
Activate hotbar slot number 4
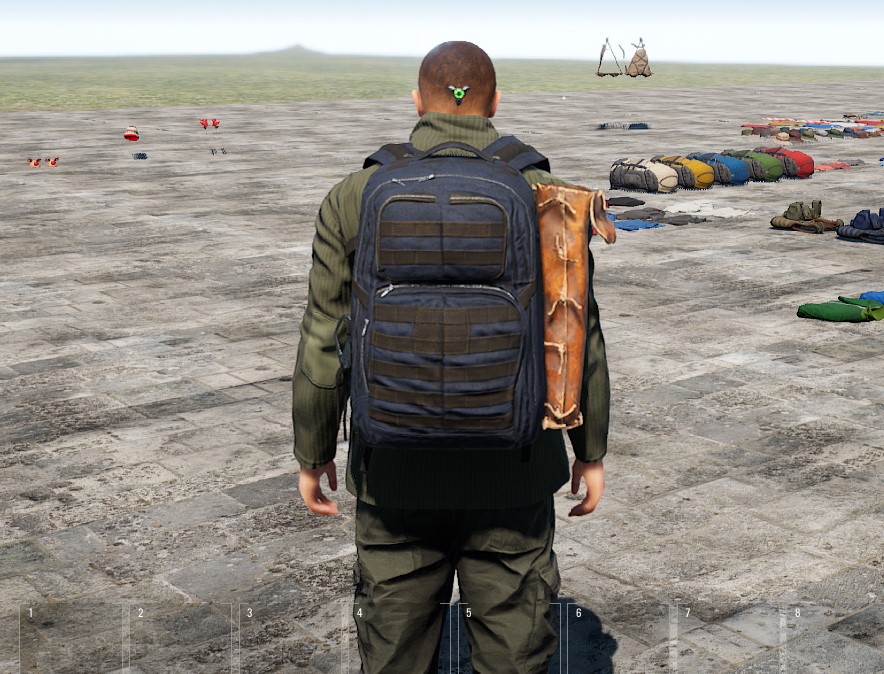(x=401, y=640)
